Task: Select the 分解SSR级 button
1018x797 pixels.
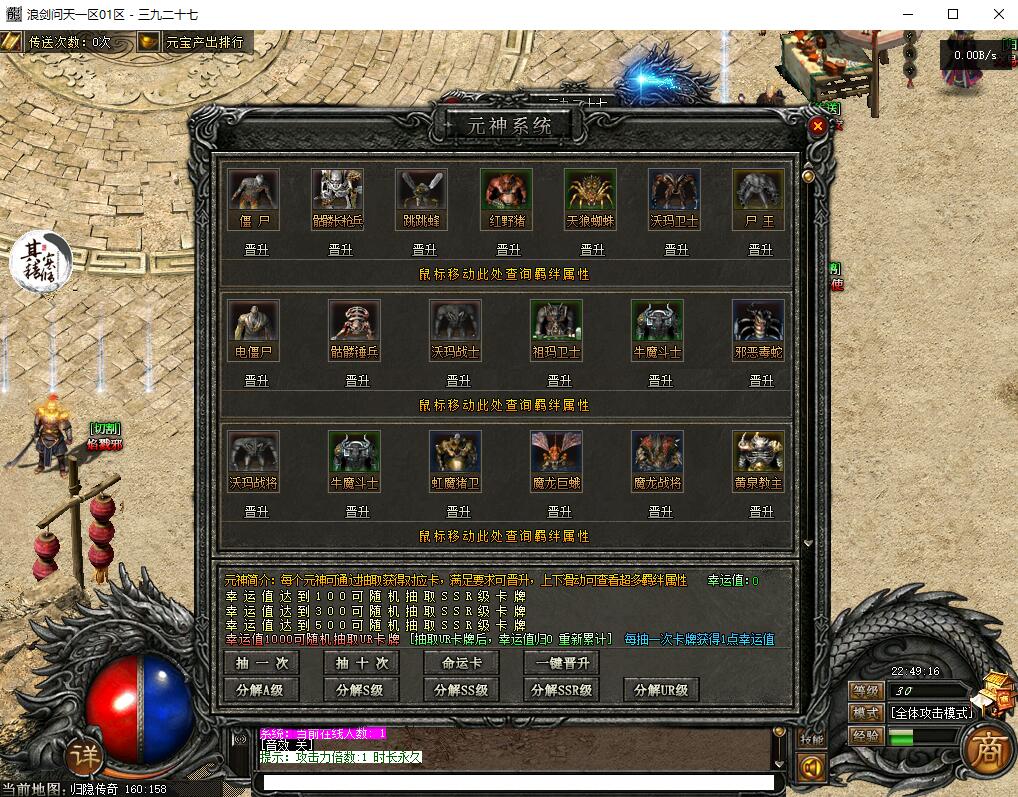Action: (x=561, y=690)
